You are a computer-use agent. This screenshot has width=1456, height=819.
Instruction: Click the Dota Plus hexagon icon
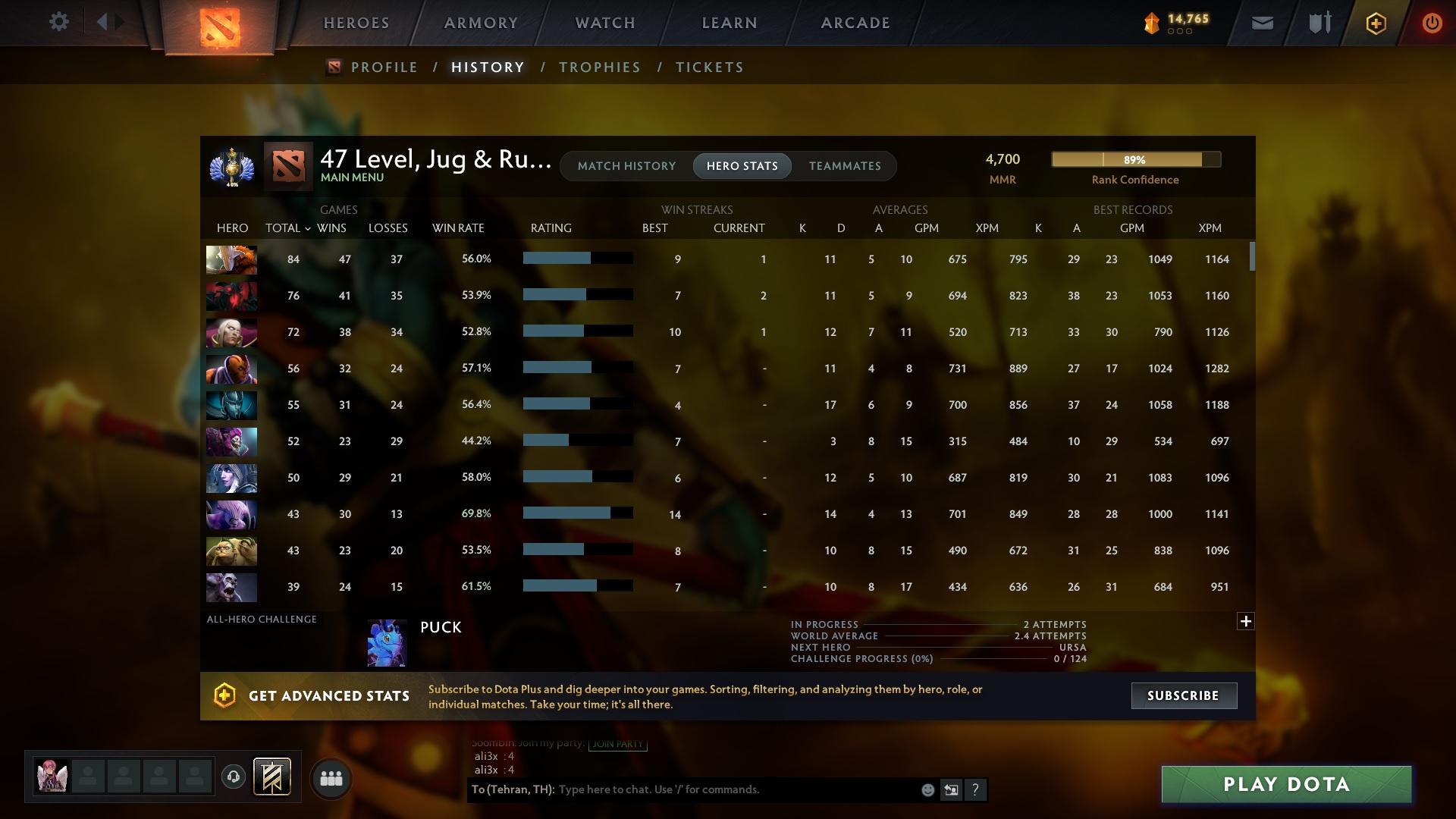pyautogui.click(x=1375, y=23)
